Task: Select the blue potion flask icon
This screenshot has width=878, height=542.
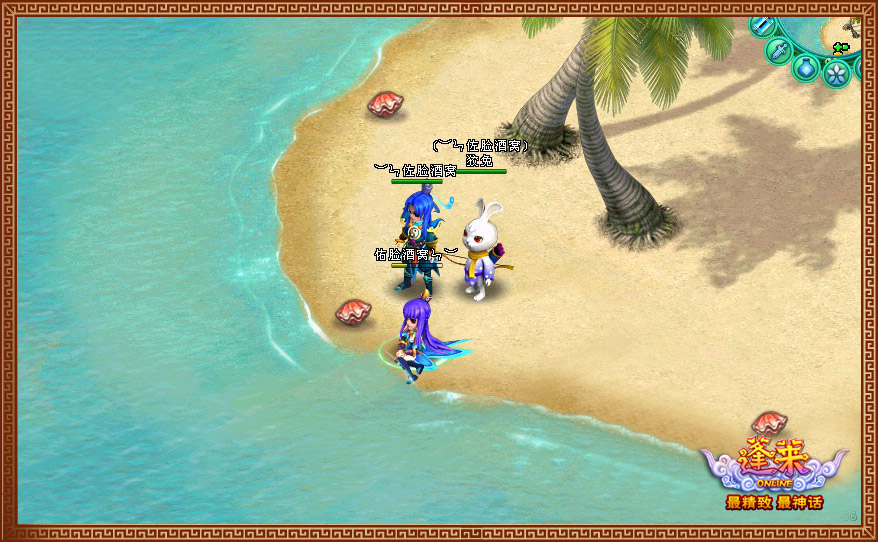Action: (805, 68)
